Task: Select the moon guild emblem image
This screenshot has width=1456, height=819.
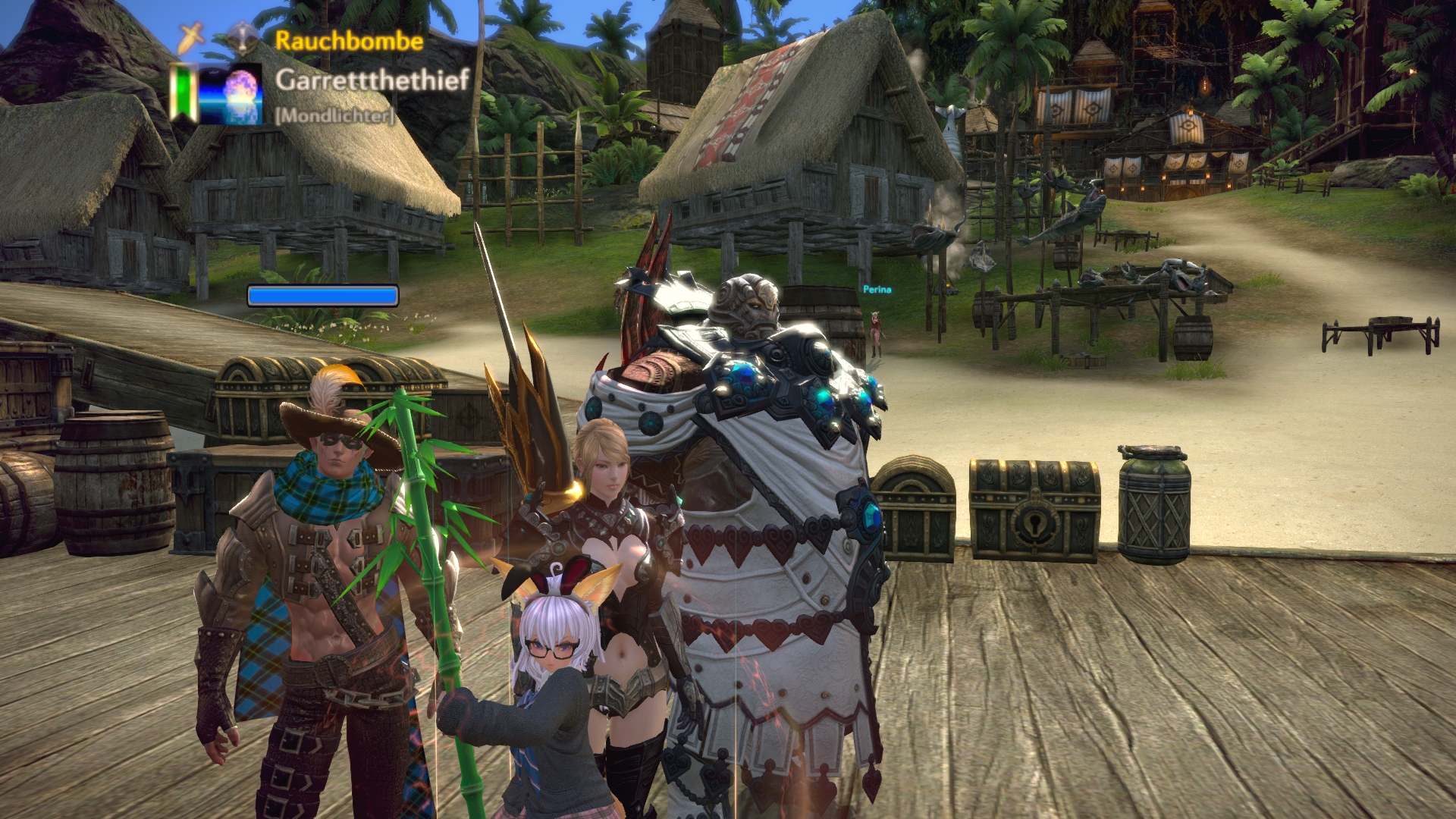Action: 231,95
